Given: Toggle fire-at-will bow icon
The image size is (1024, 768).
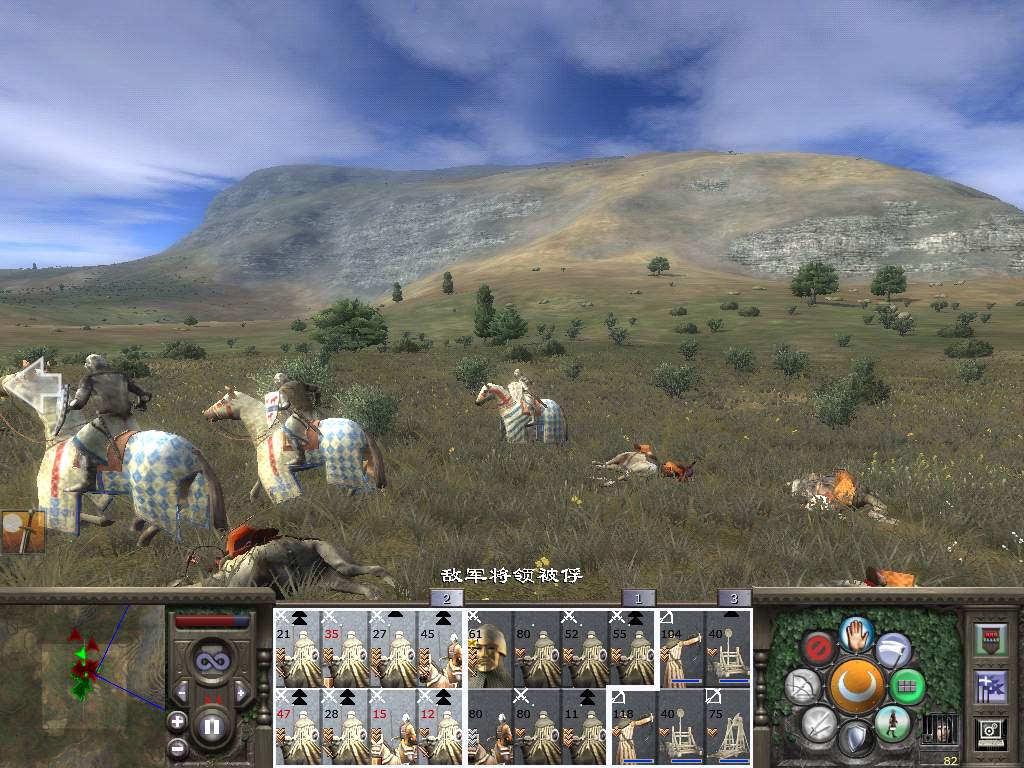Looking at the screenshot, I should pos(802,686).
